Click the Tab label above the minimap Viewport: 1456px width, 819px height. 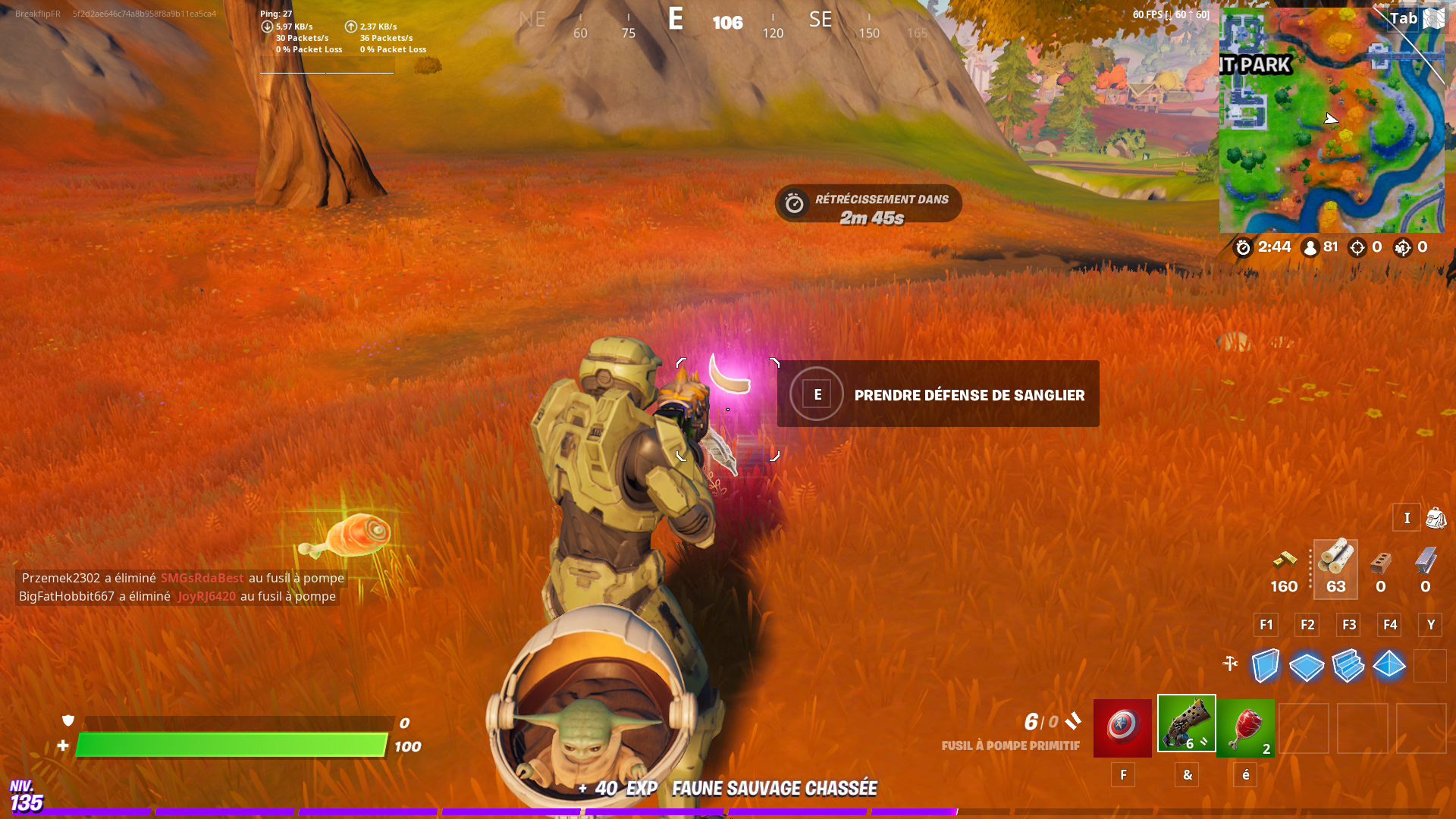(1404, 18)
